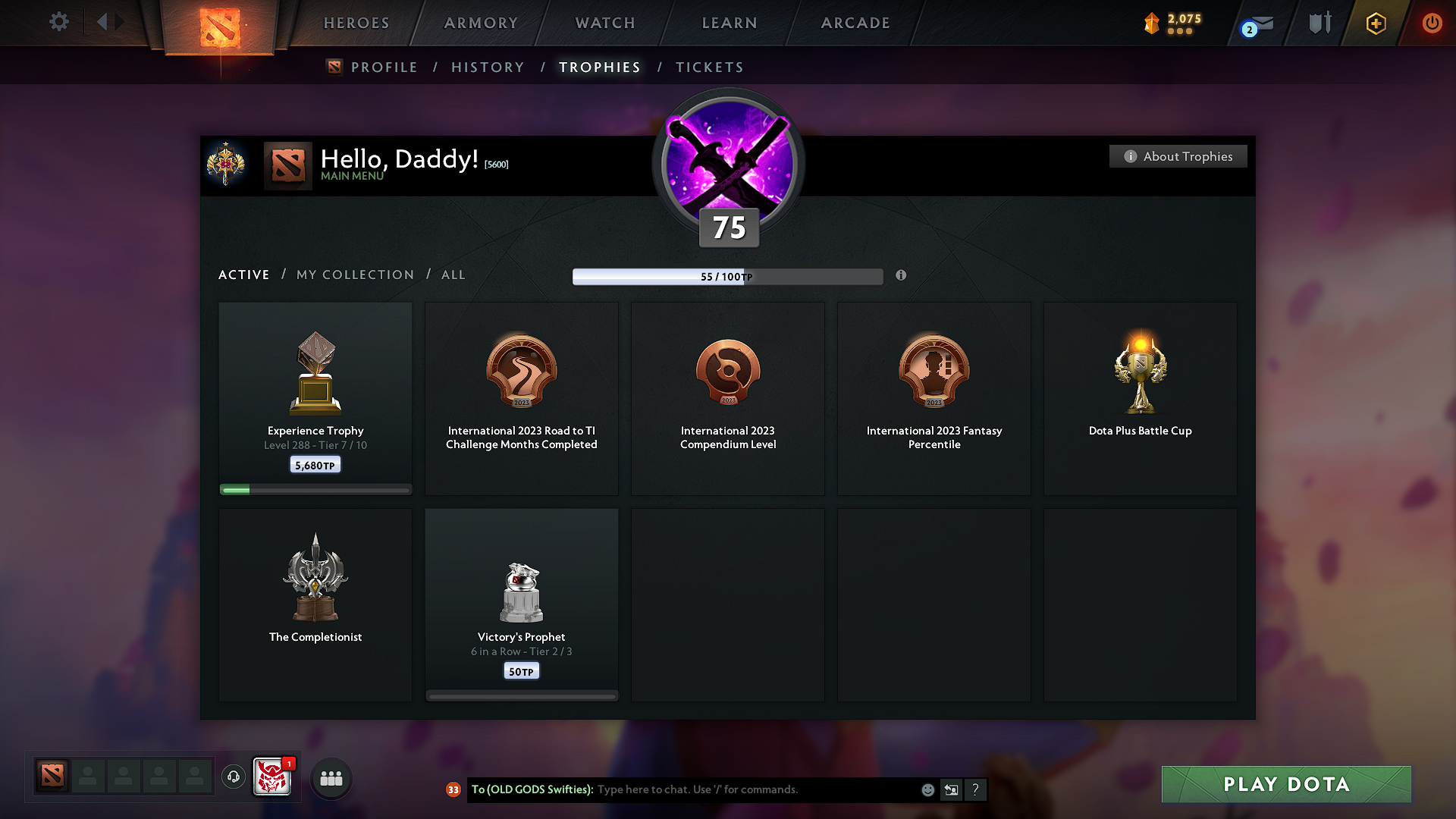Screen dimensions: 1456x819
Task: Click the voice chat headset icon
Action: click(x=233, y=777)
